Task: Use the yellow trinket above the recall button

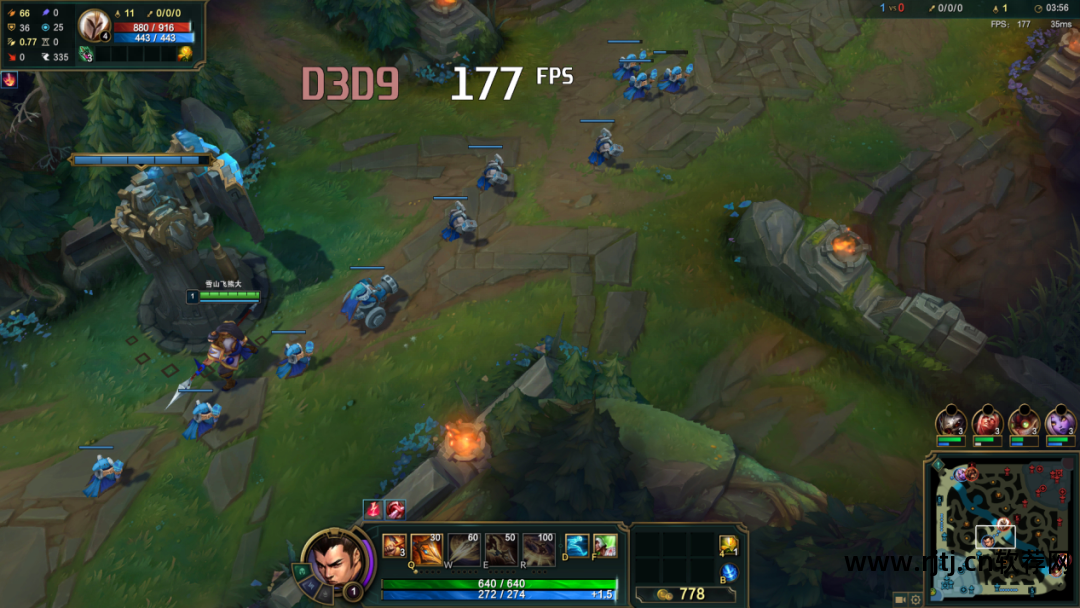Action: pyautogui.click(x=727, y=545)
